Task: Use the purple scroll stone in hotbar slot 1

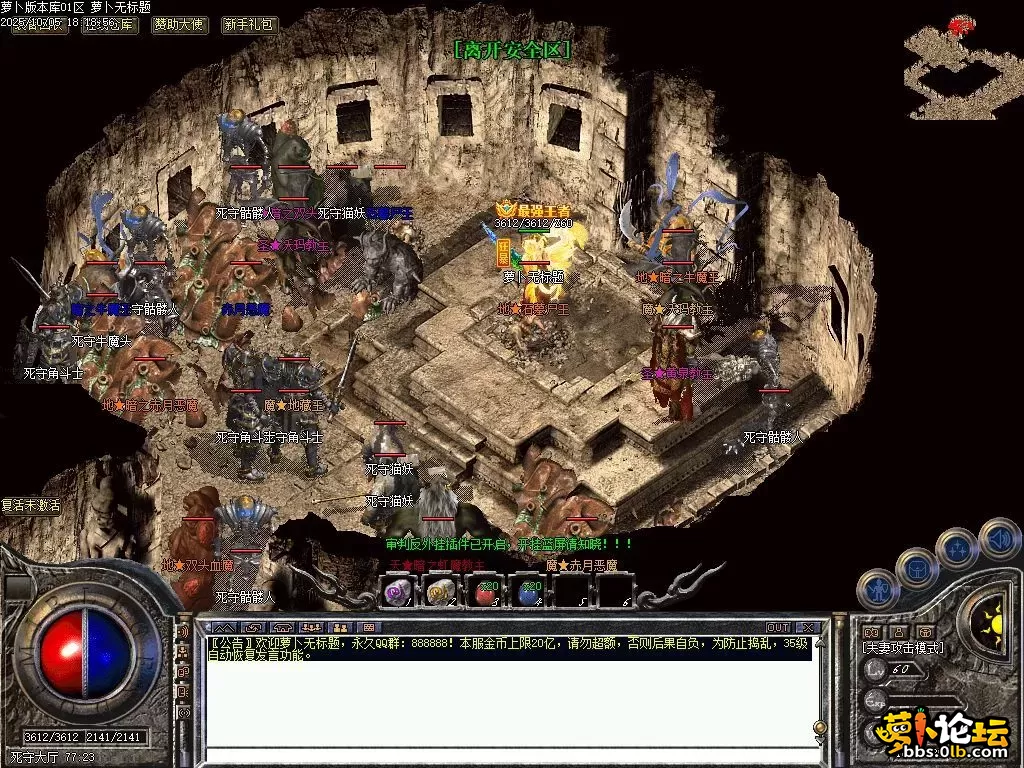Action: coord(398,592)
